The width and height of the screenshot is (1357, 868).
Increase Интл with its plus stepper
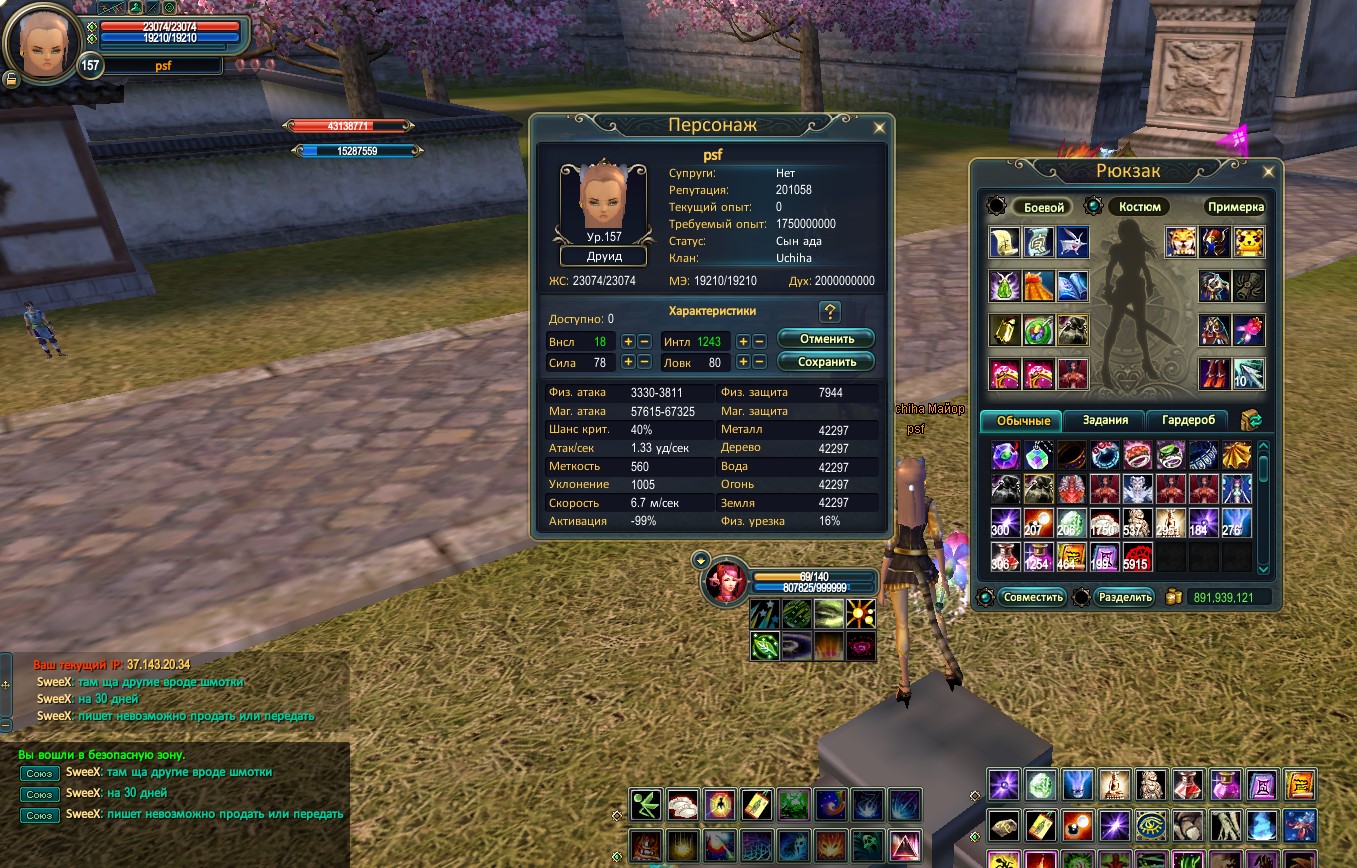[x=744, y=341]
